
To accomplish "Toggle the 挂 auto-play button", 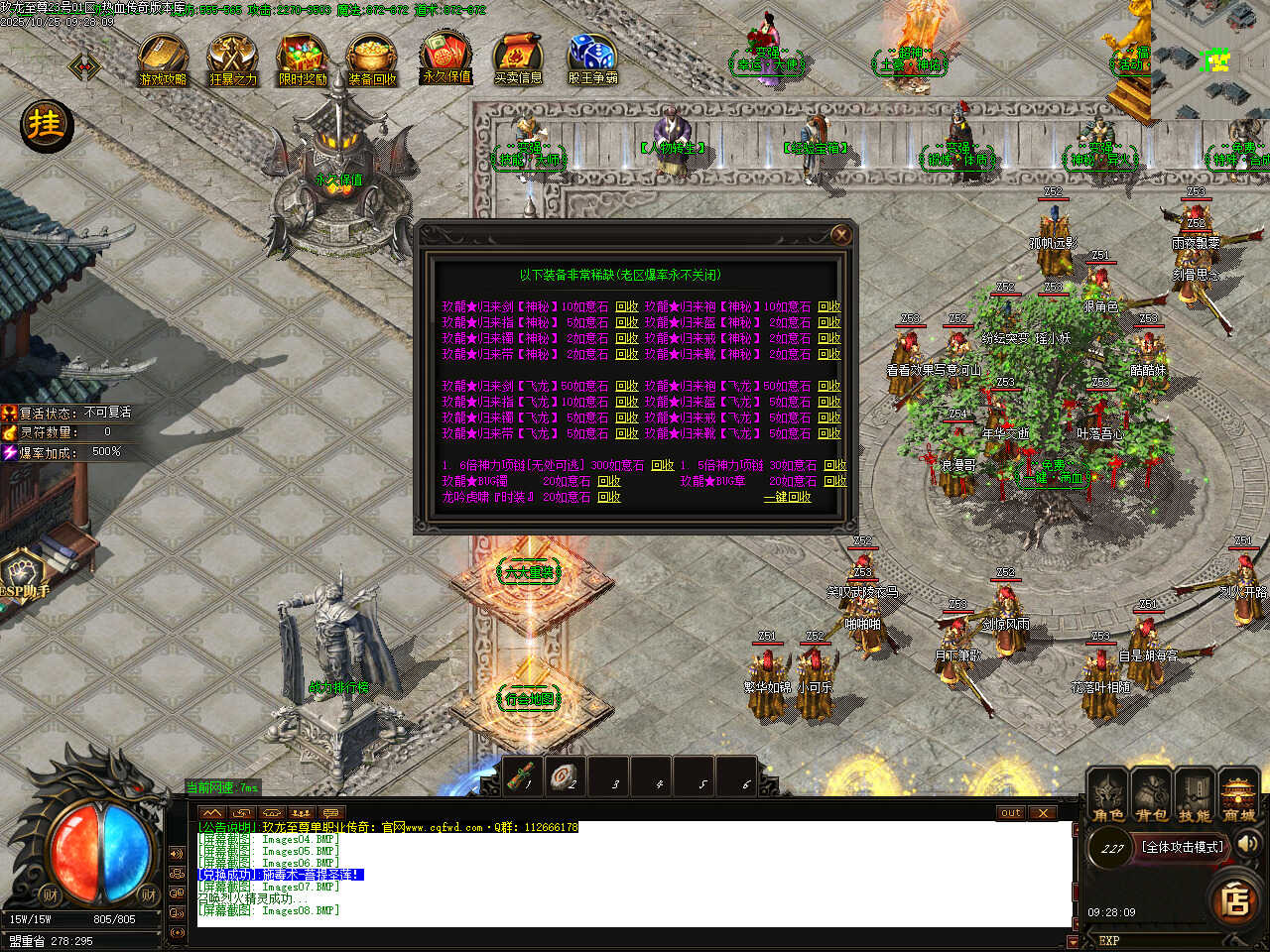I will tap(46, 125).
